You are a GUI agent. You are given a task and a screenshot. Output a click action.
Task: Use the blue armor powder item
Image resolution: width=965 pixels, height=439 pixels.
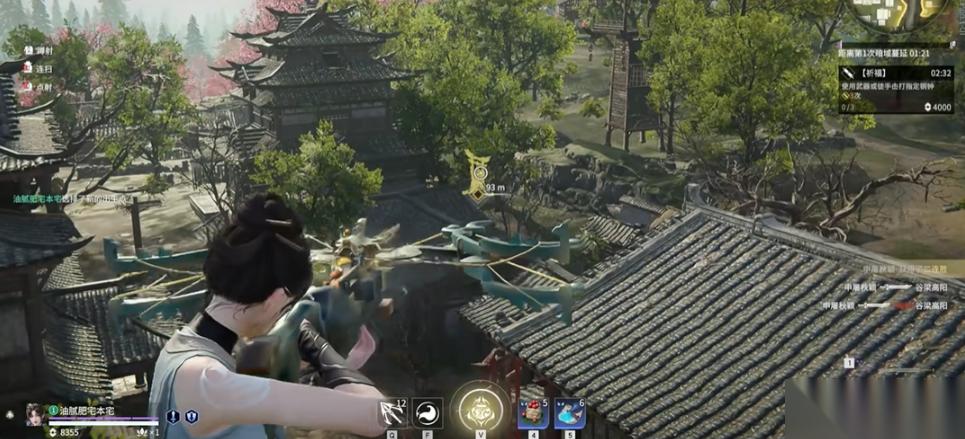pos(569,413)
